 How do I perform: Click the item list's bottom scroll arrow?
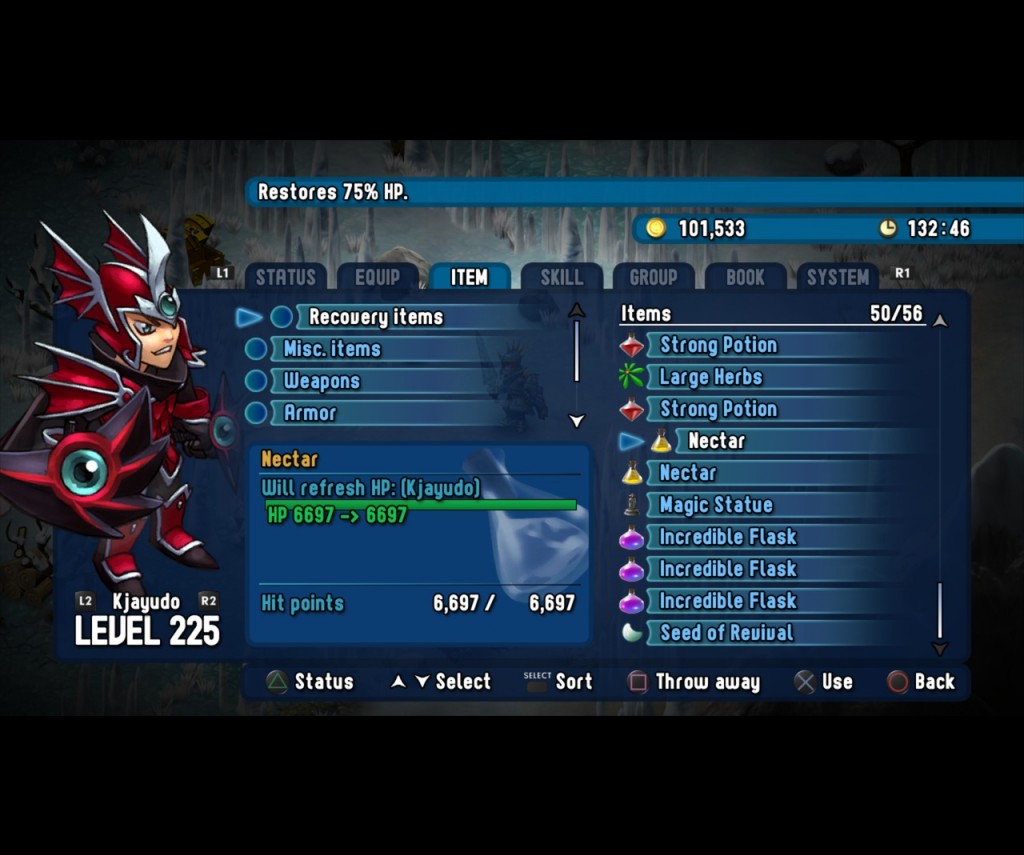pyautogui.click(x=939, y=649)
